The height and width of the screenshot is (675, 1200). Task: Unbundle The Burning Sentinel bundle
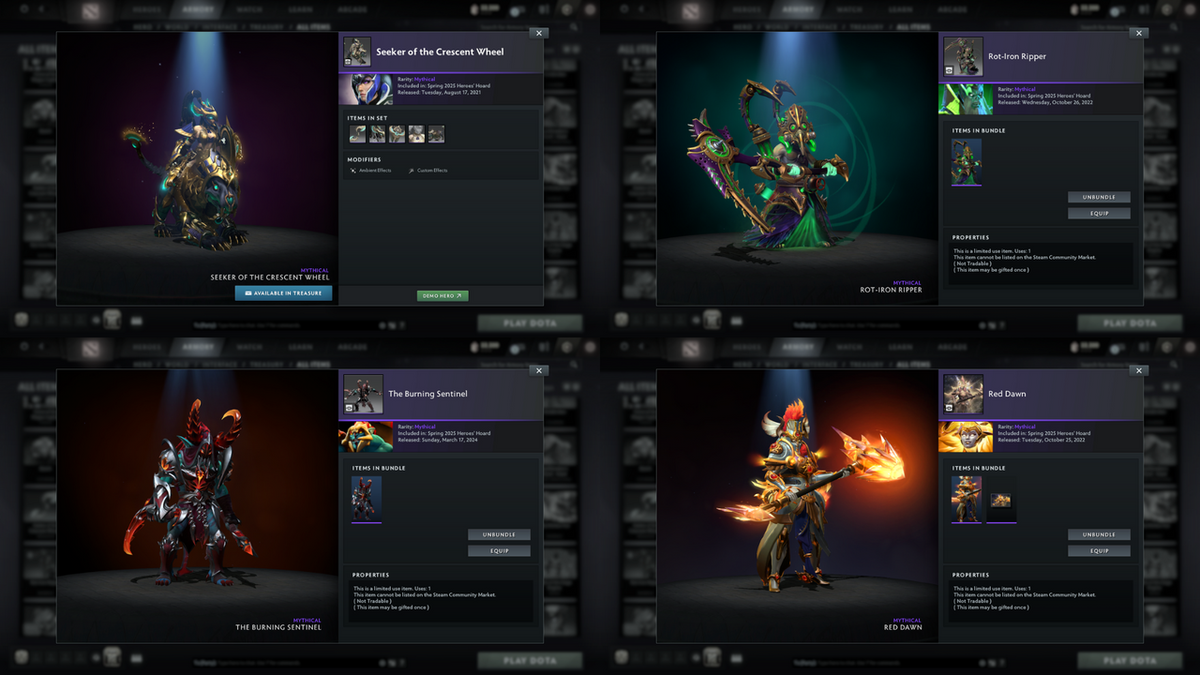click(499, 535)
